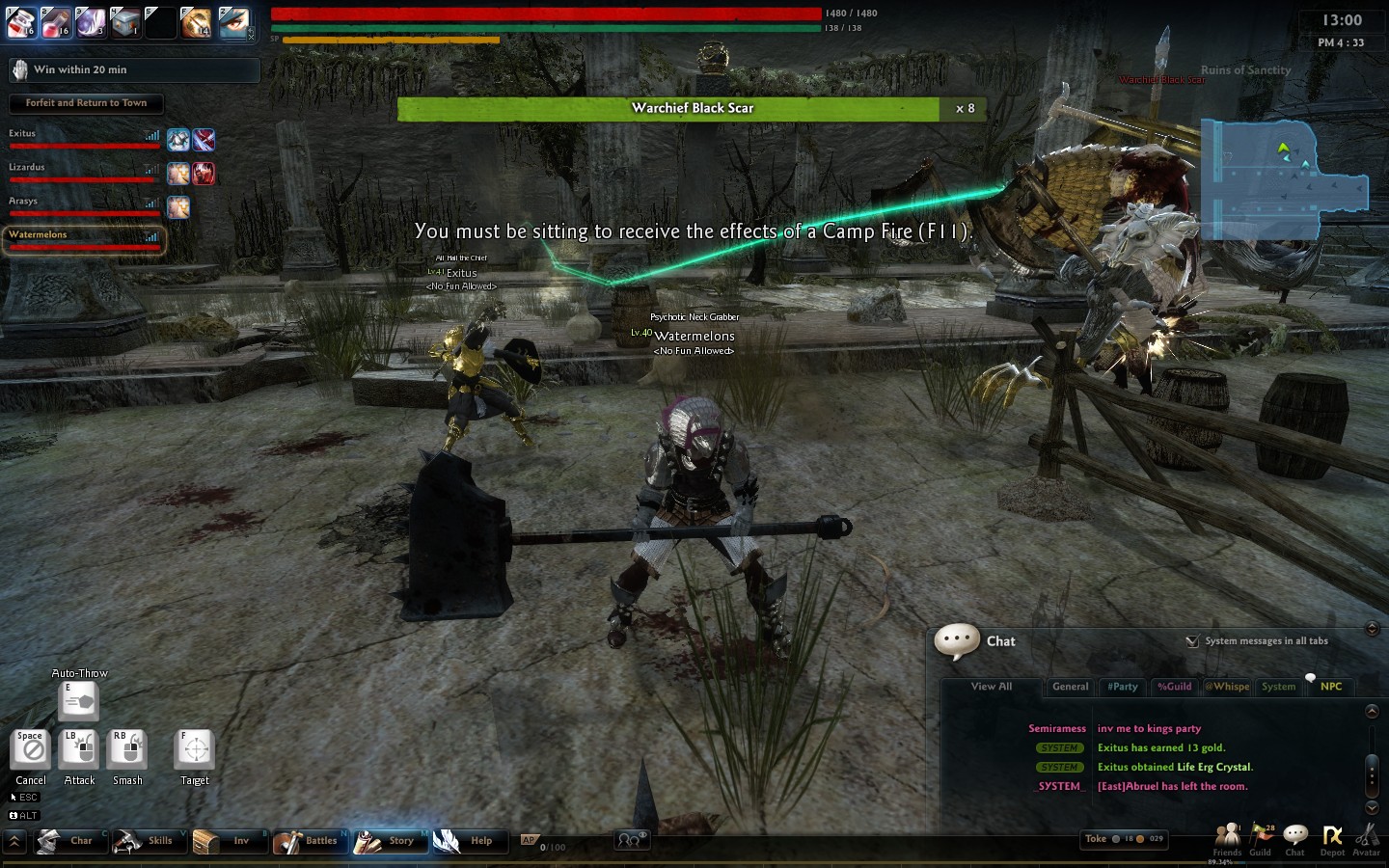Toggle System messages in all tabs checkbox
1389x868 pixels.
click(1193, 641)
